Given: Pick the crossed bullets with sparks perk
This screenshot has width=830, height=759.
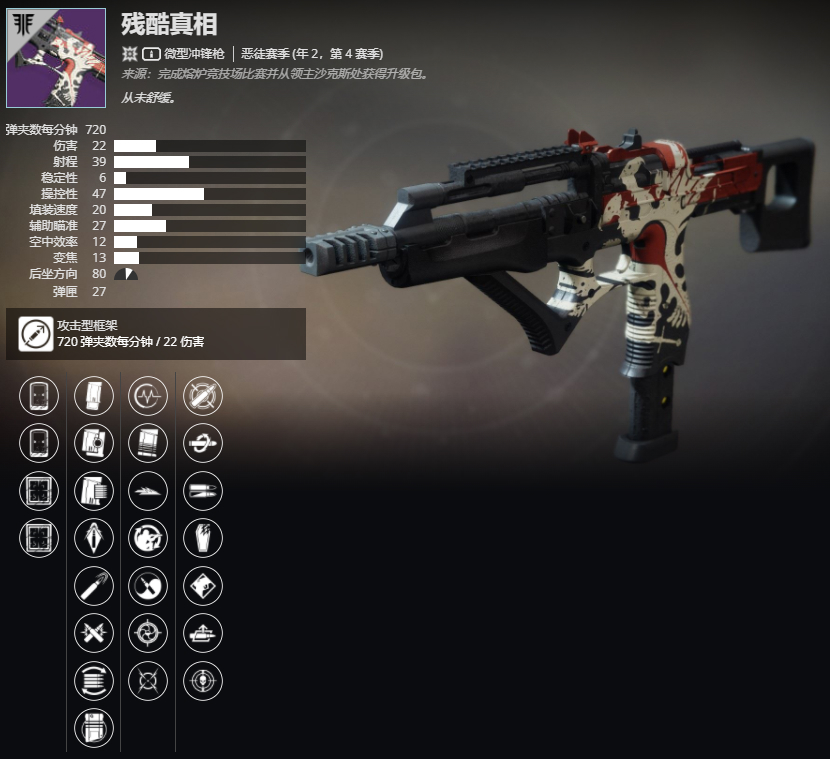Looking at the screenshot, I should 94,634.
